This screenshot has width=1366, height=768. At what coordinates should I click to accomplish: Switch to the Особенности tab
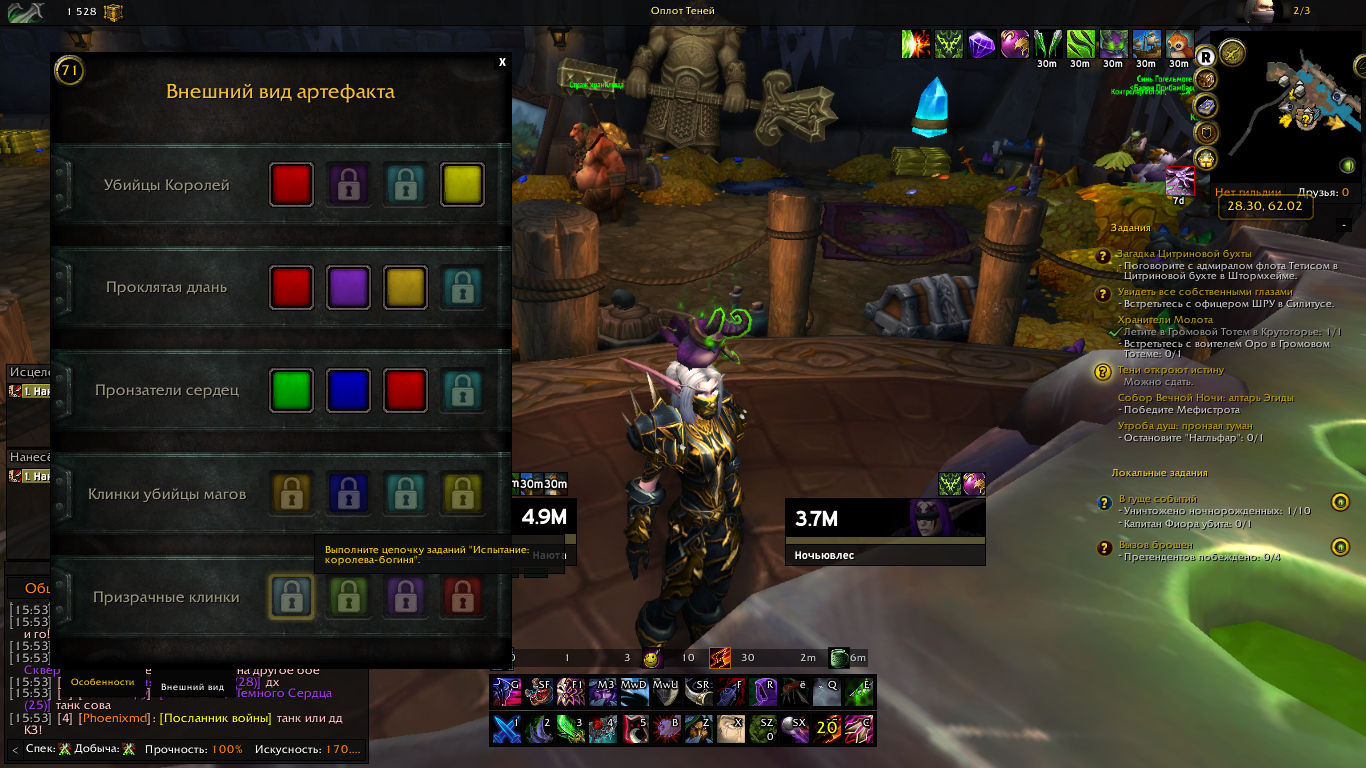[102, 682]
